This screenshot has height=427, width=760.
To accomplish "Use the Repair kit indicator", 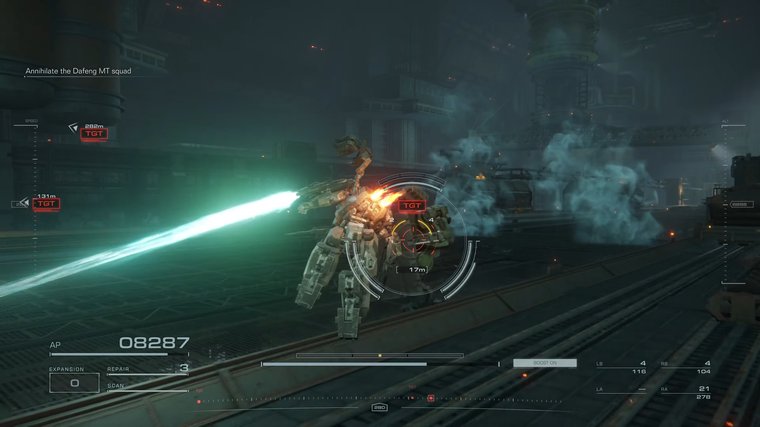I will (148, 369).
